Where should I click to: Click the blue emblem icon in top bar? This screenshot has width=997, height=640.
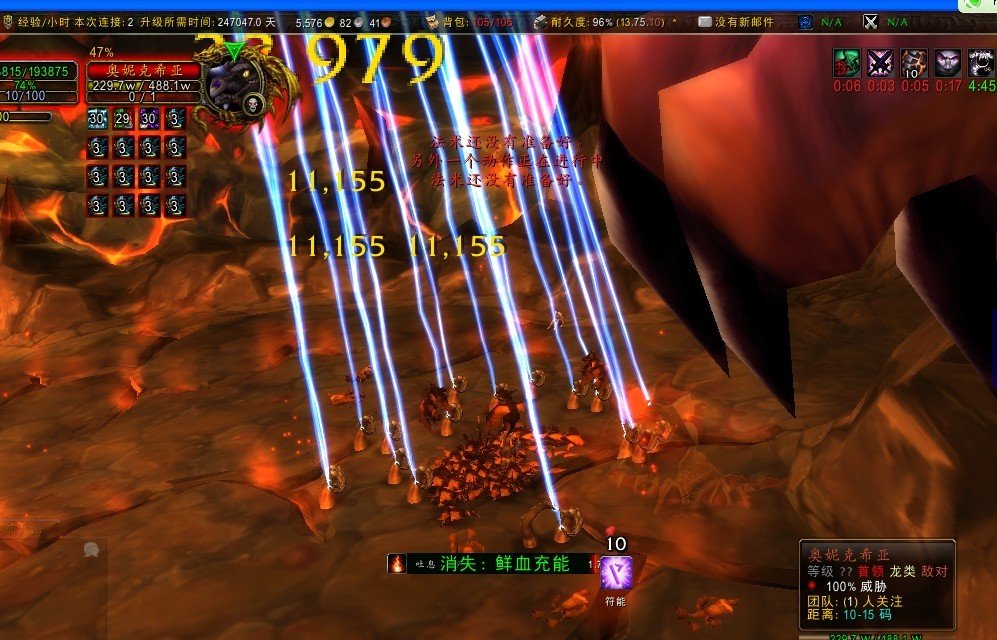click(x=806, y=22)
